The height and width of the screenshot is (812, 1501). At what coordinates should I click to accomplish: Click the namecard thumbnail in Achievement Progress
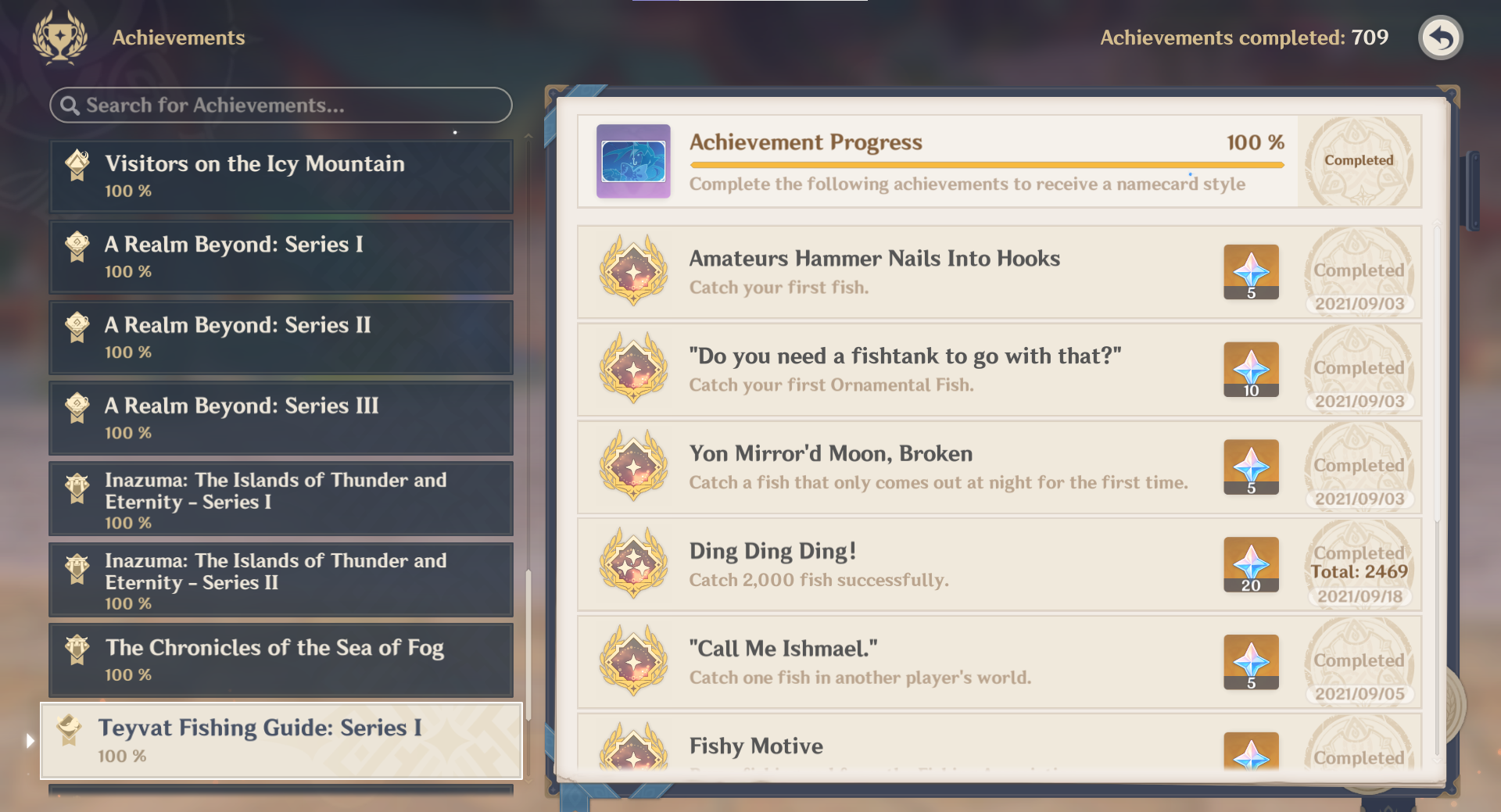coord(633,161)
